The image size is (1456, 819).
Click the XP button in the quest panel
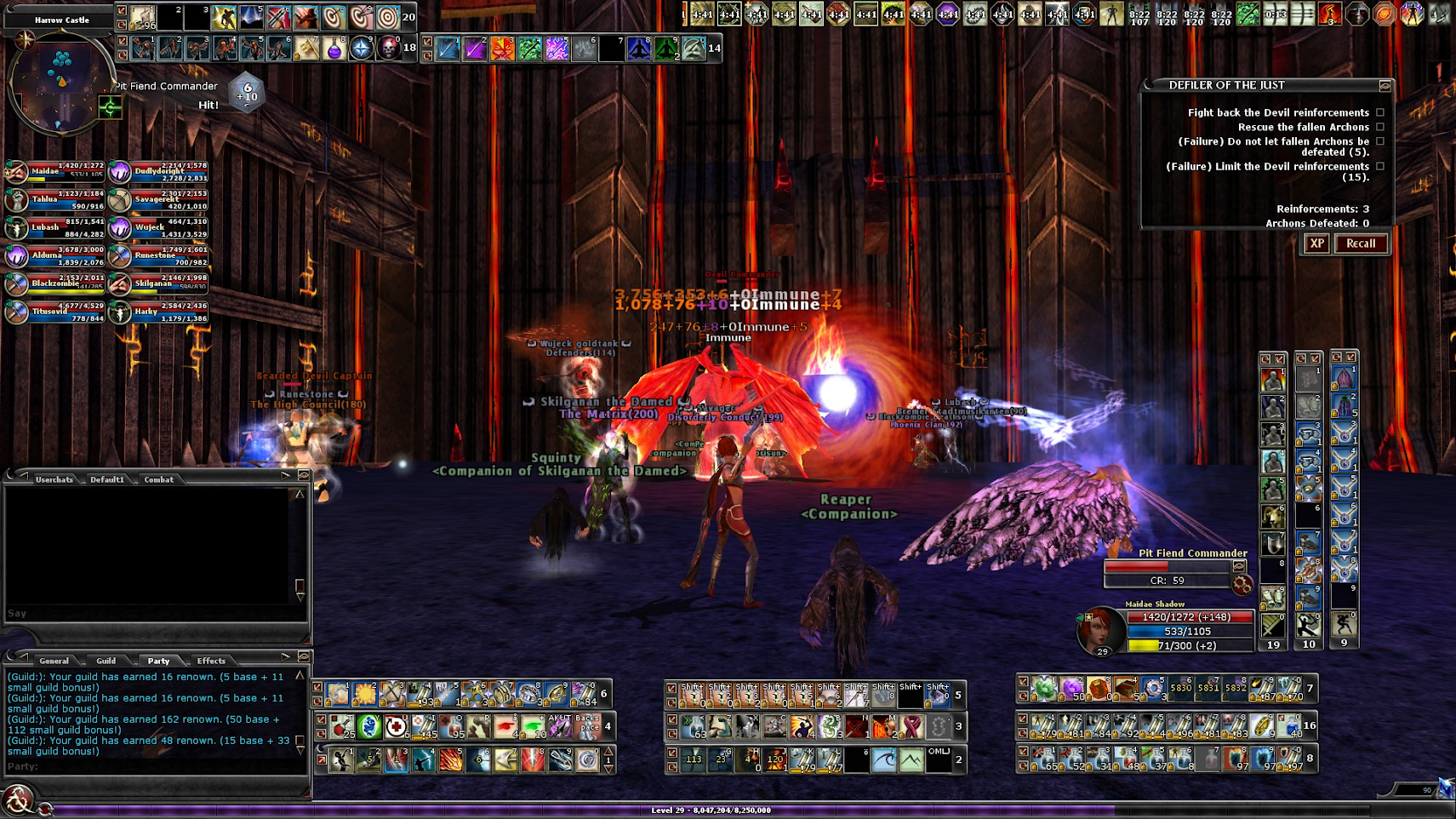point(1316,243)
